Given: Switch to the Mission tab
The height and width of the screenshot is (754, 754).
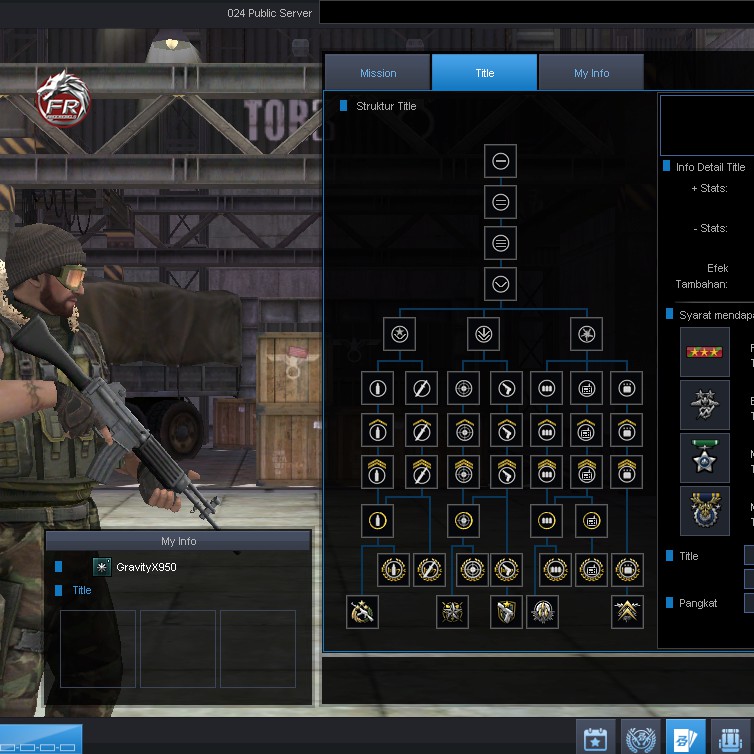Looking at the screenshot, I should click(378, 73).
